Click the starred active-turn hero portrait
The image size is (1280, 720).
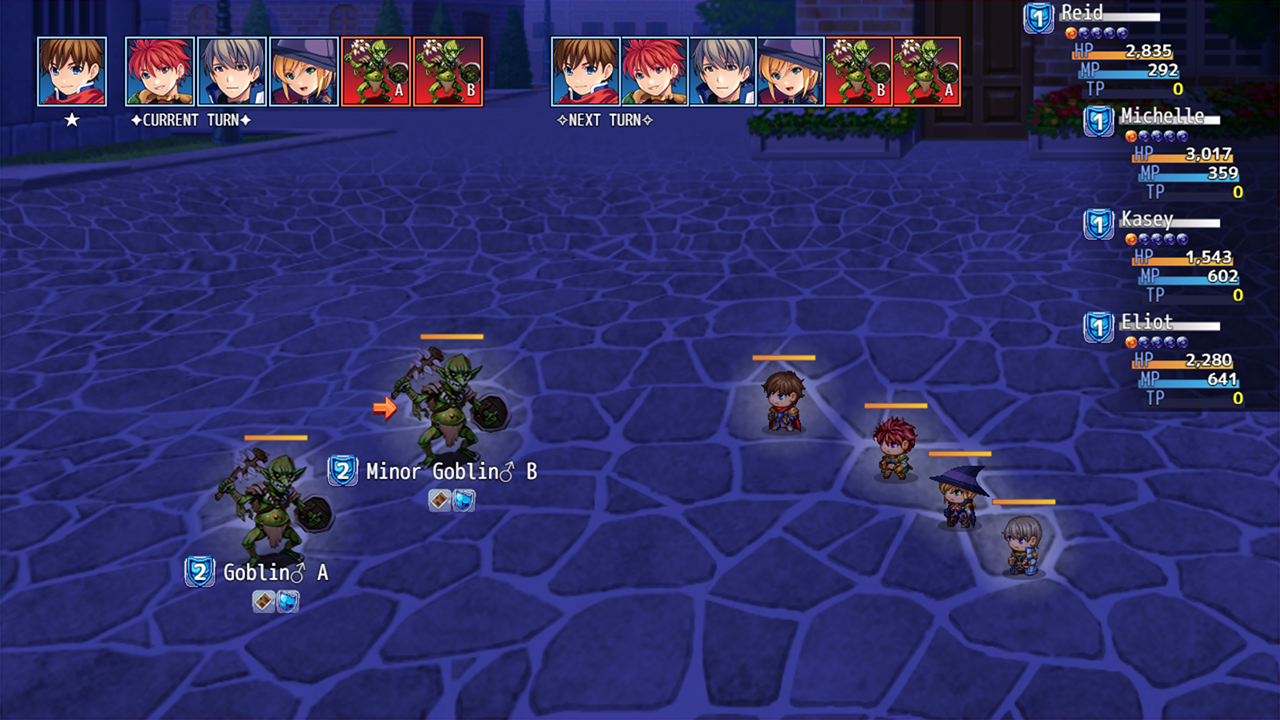[x=72, y=71]
